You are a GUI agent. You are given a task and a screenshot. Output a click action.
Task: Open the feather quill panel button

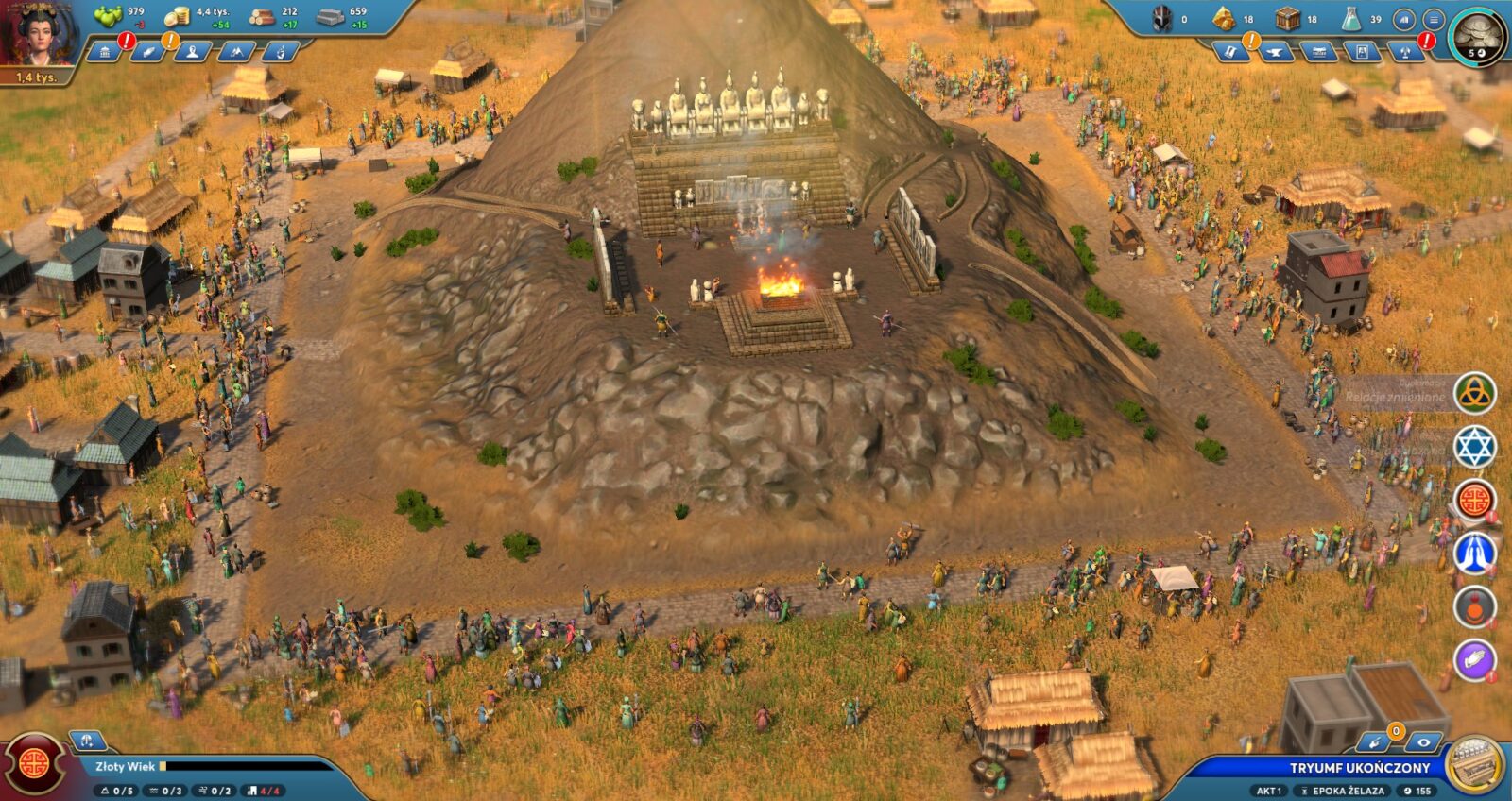click(147, 52)
